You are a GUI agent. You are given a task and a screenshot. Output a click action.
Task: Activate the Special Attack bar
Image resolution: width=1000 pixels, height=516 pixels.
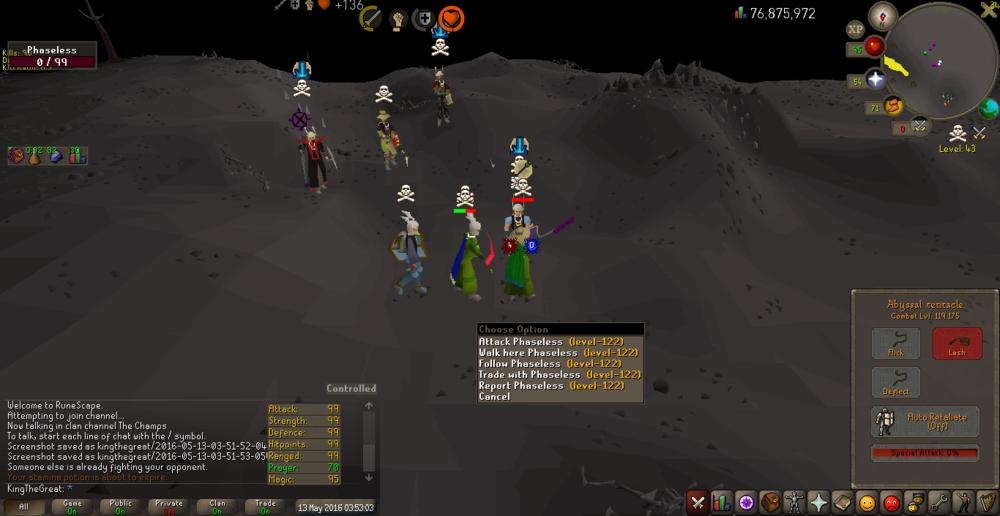click(924, 453)
